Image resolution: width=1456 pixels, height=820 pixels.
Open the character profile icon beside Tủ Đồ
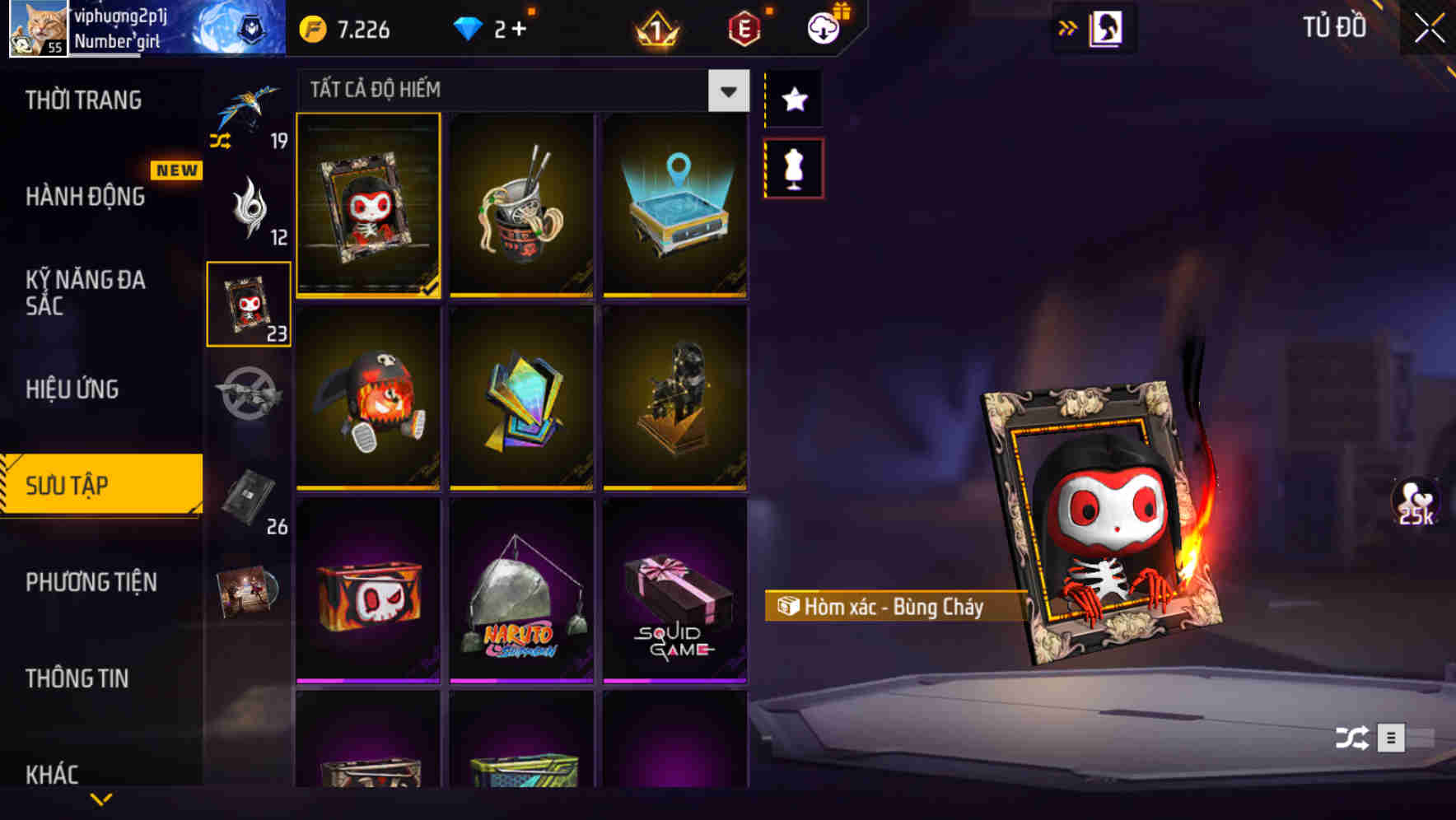tap(1105, 26)
